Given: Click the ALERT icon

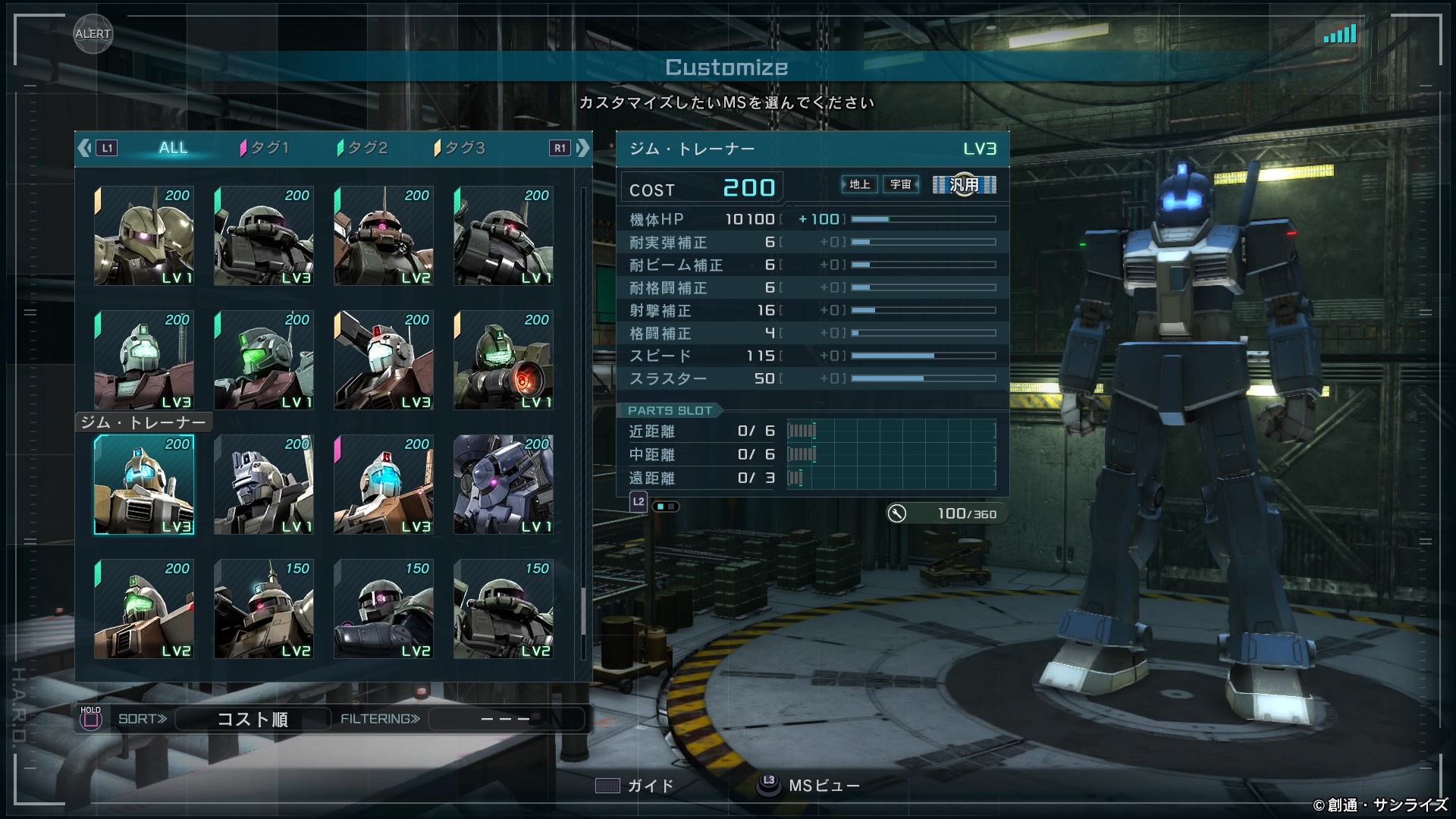Looking at the screenshot, I should pyautogui.click(x=93, y=34).
